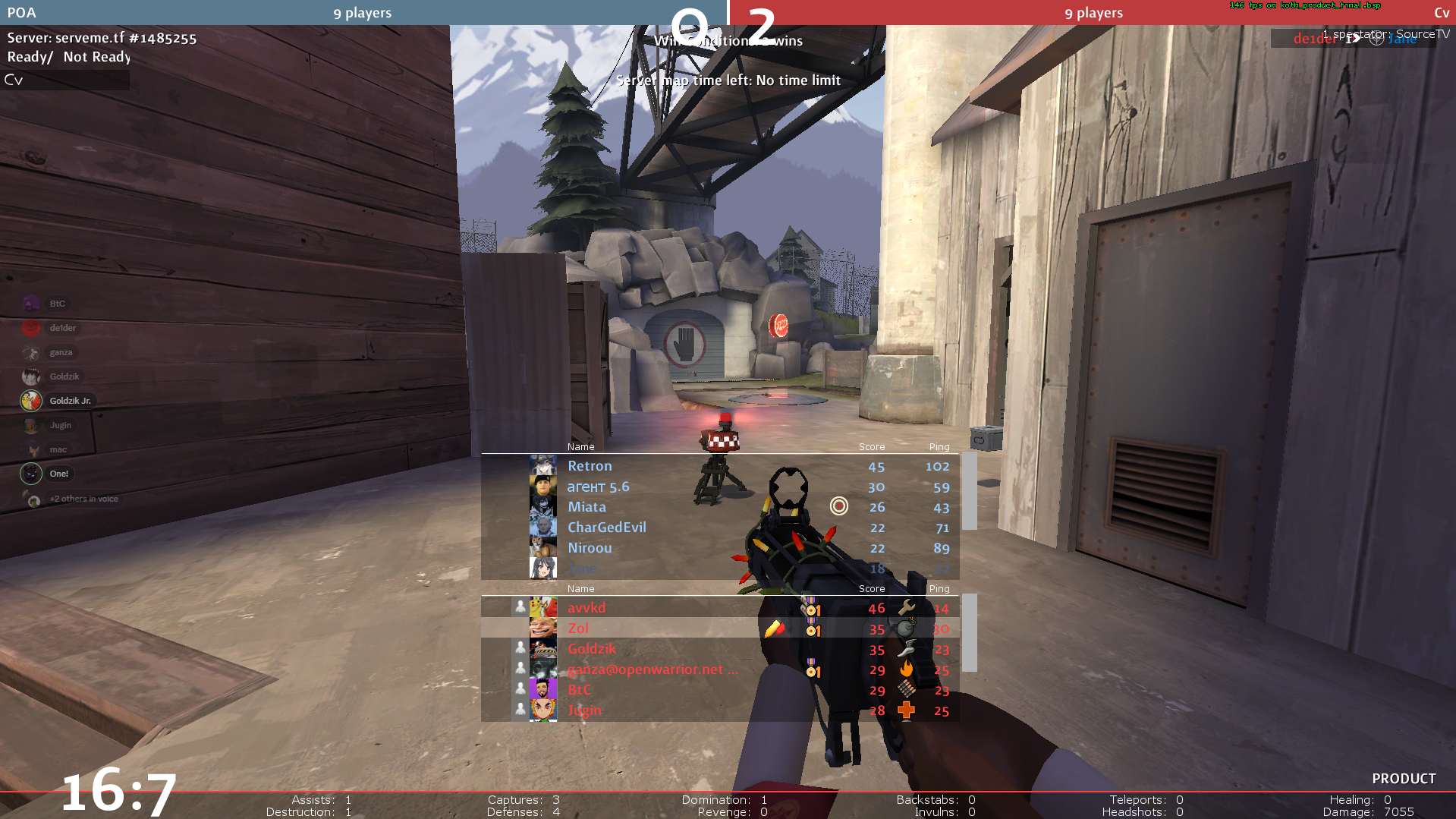
Task: Open Retron's avatar on the scoreboard
Action: (542, 465)
